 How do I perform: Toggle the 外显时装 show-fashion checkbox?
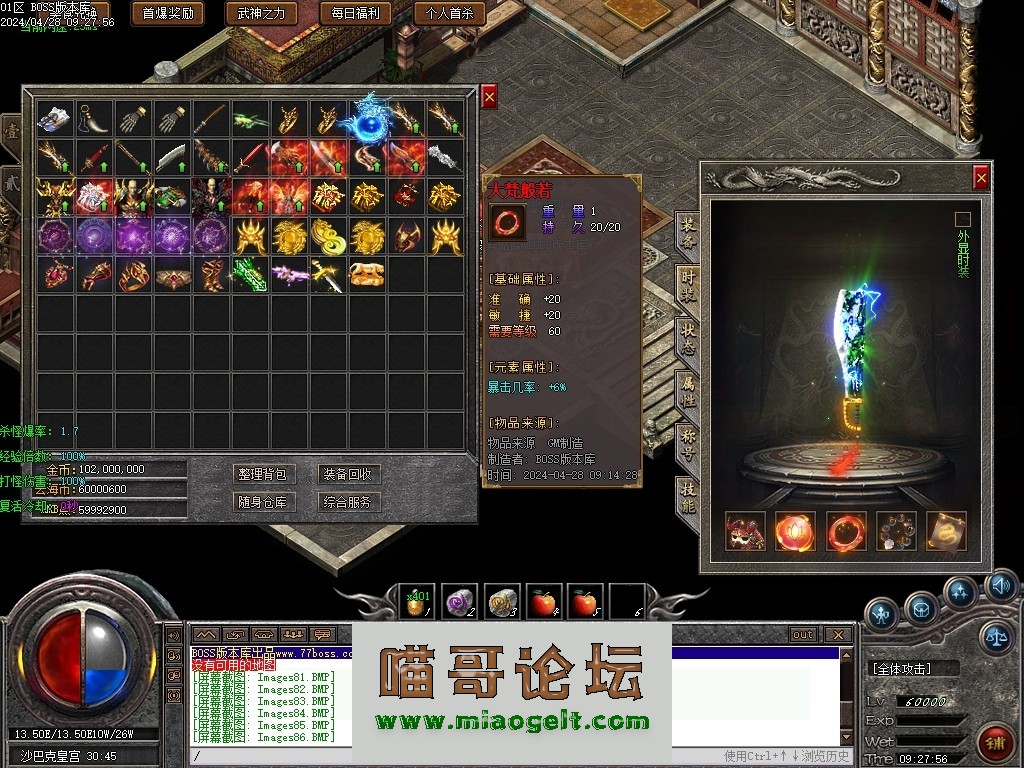[963, 219]
